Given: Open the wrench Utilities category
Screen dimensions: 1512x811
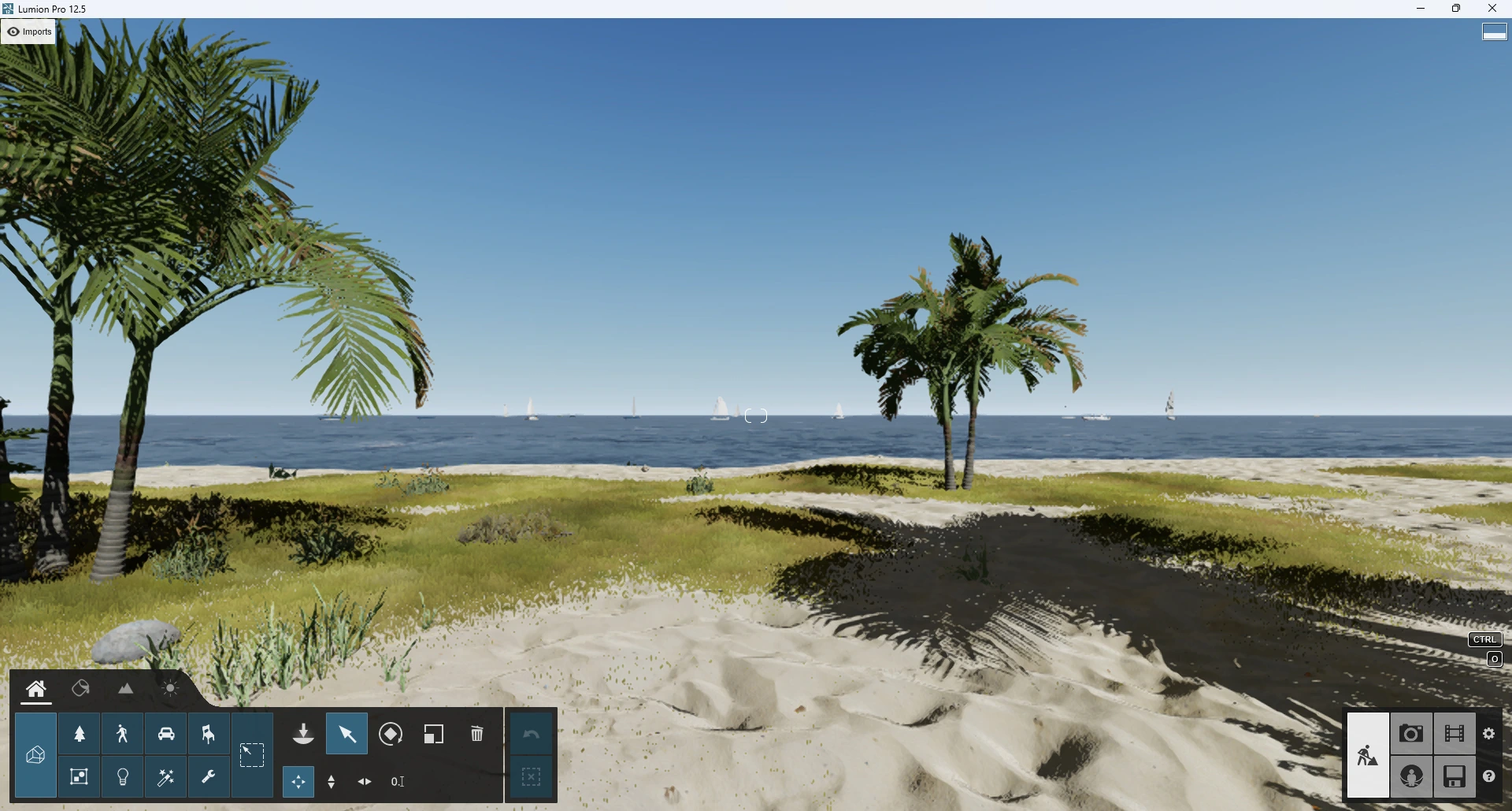Looking at the screenshot, I should [209, 778].
